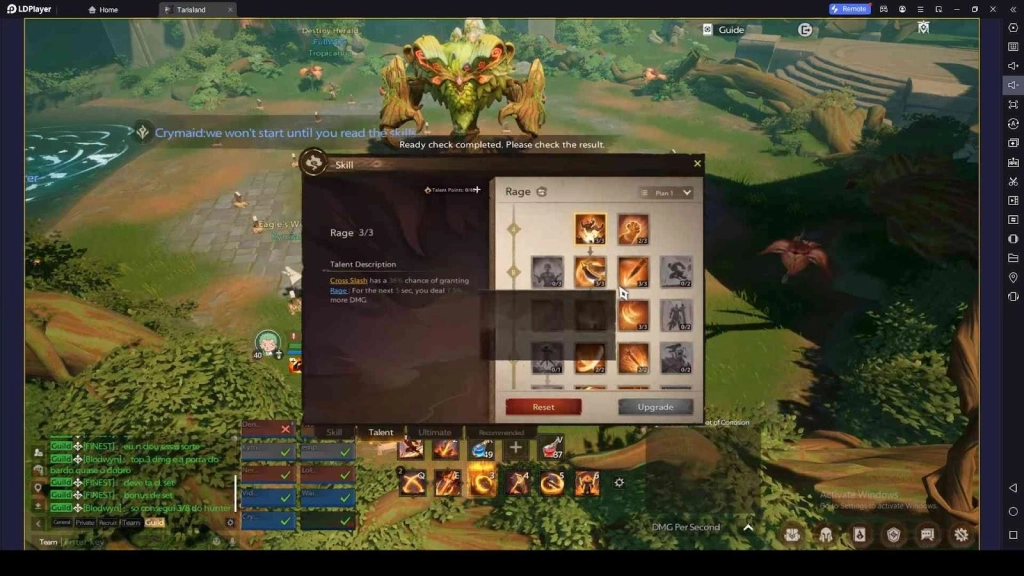Add talent points with the plus icon
This screenshot has height=576, width=1024.
(477, 190)
